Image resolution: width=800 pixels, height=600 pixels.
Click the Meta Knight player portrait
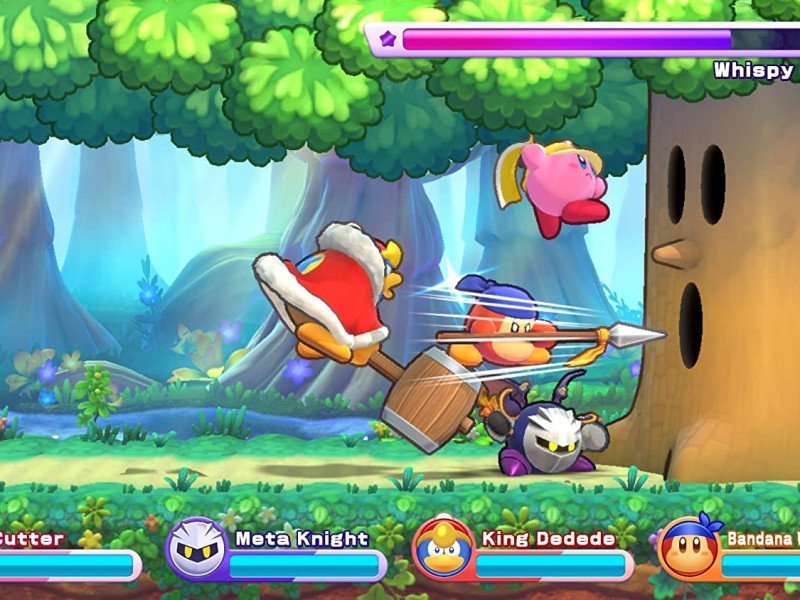click(x=195, y=548)
